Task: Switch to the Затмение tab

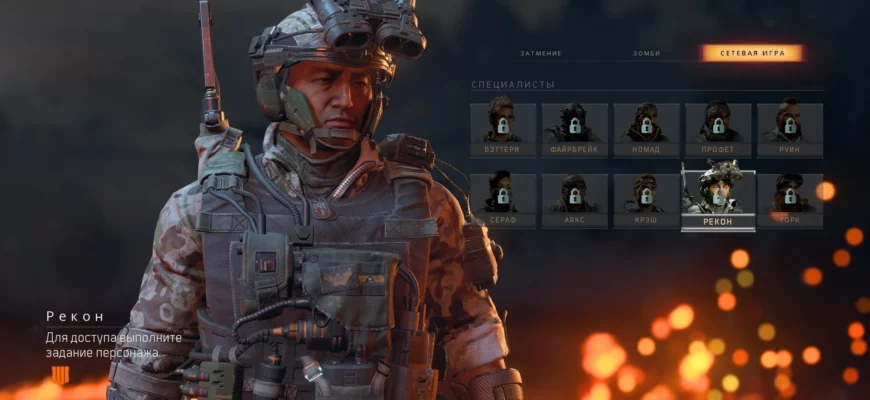Action: tap(541, 53)
